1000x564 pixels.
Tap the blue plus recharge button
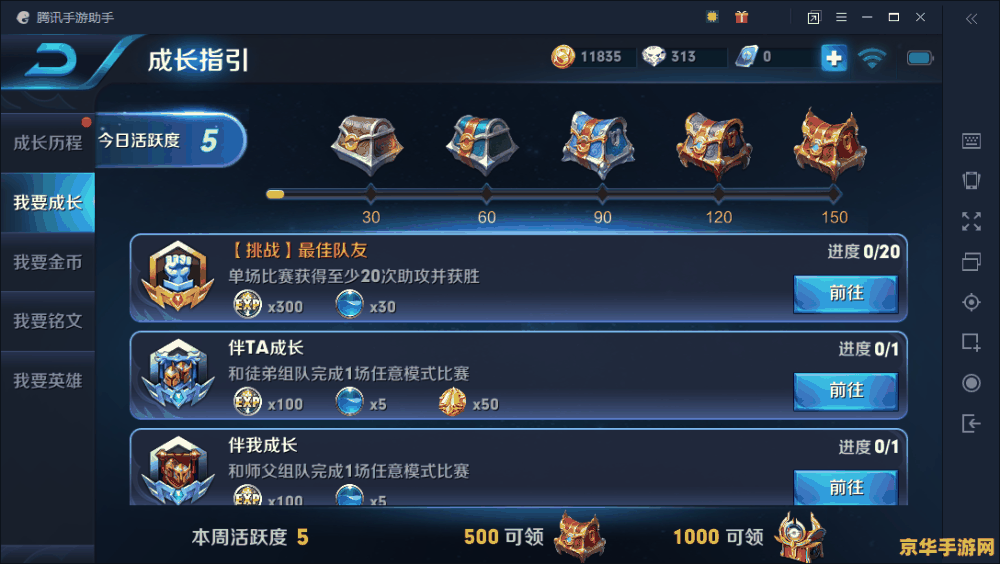(833, 58)
